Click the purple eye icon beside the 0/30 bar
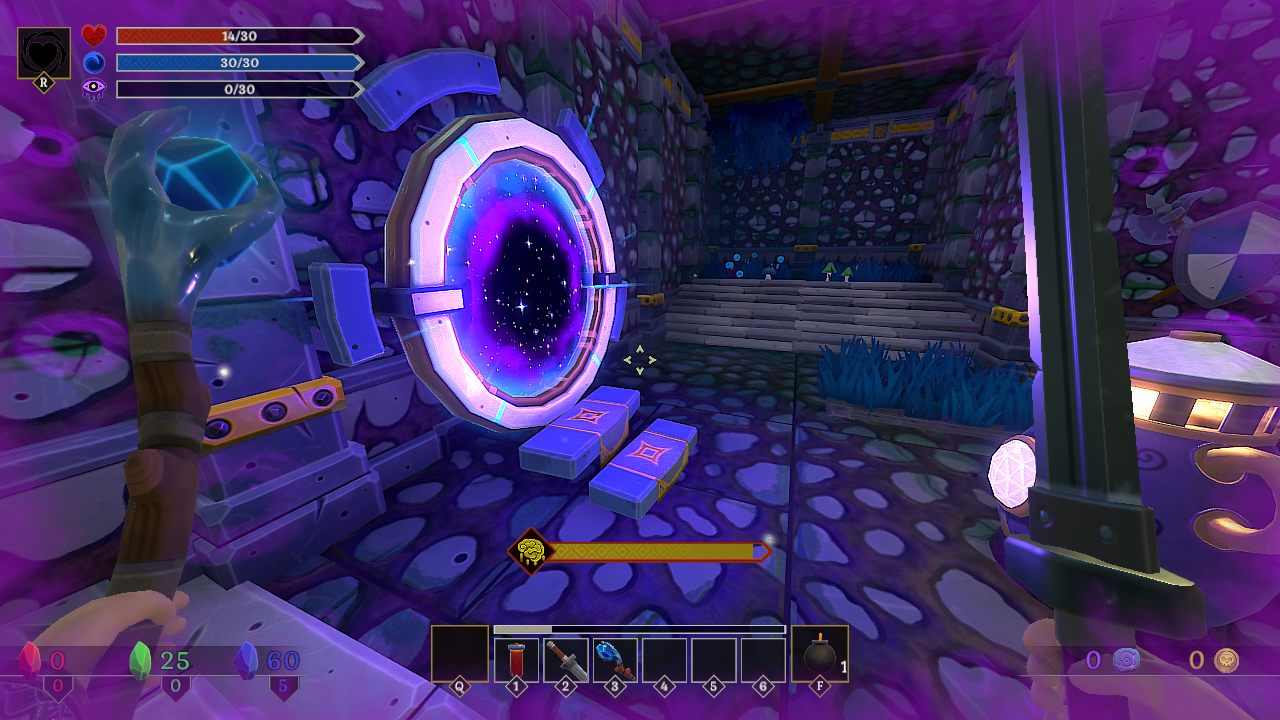Viewport: 1280px width, 720px height. pyautogui.click(x=95, y=88)
